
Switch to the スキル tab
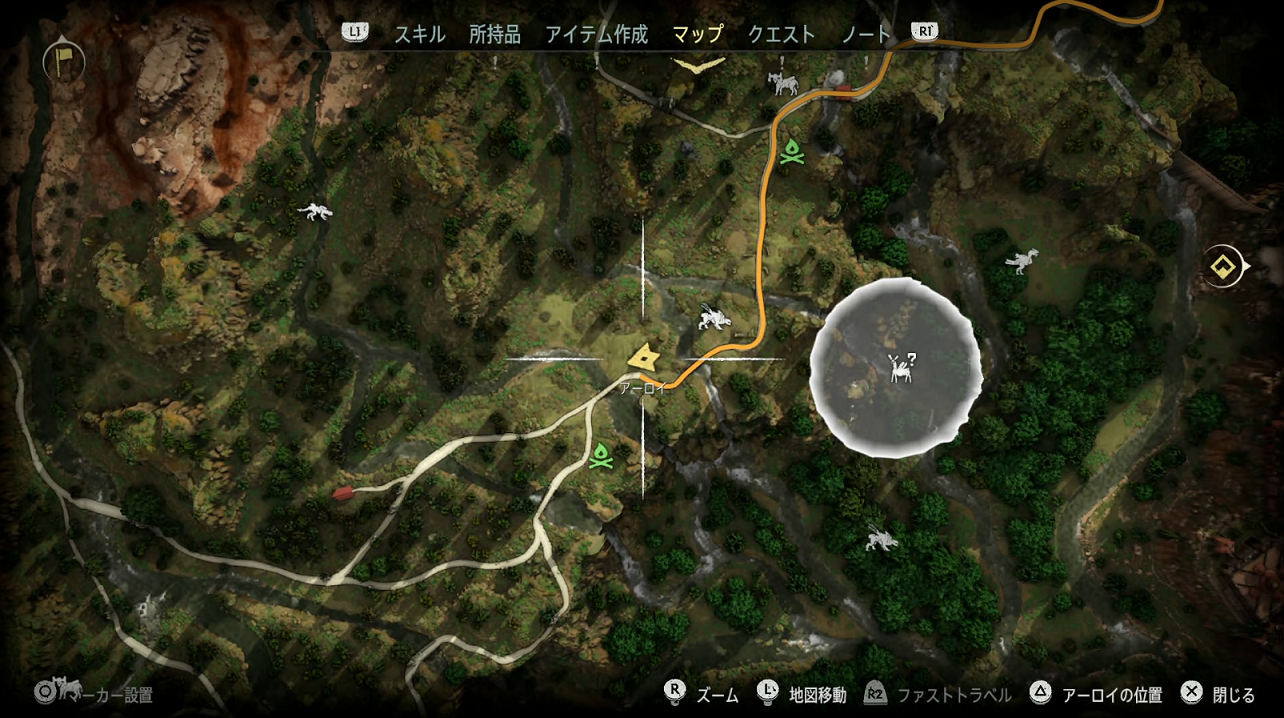click(x=419, y=34)
